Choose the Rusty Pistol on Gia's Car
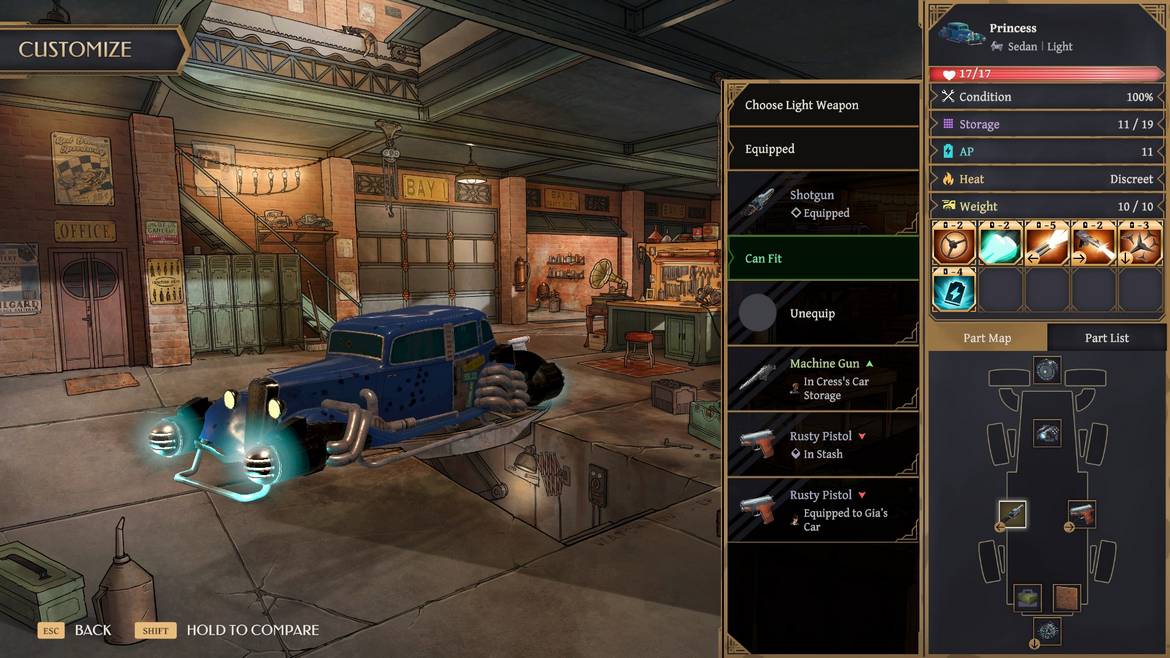Screen dimensions: 1170x658 (x=822, y=510)
